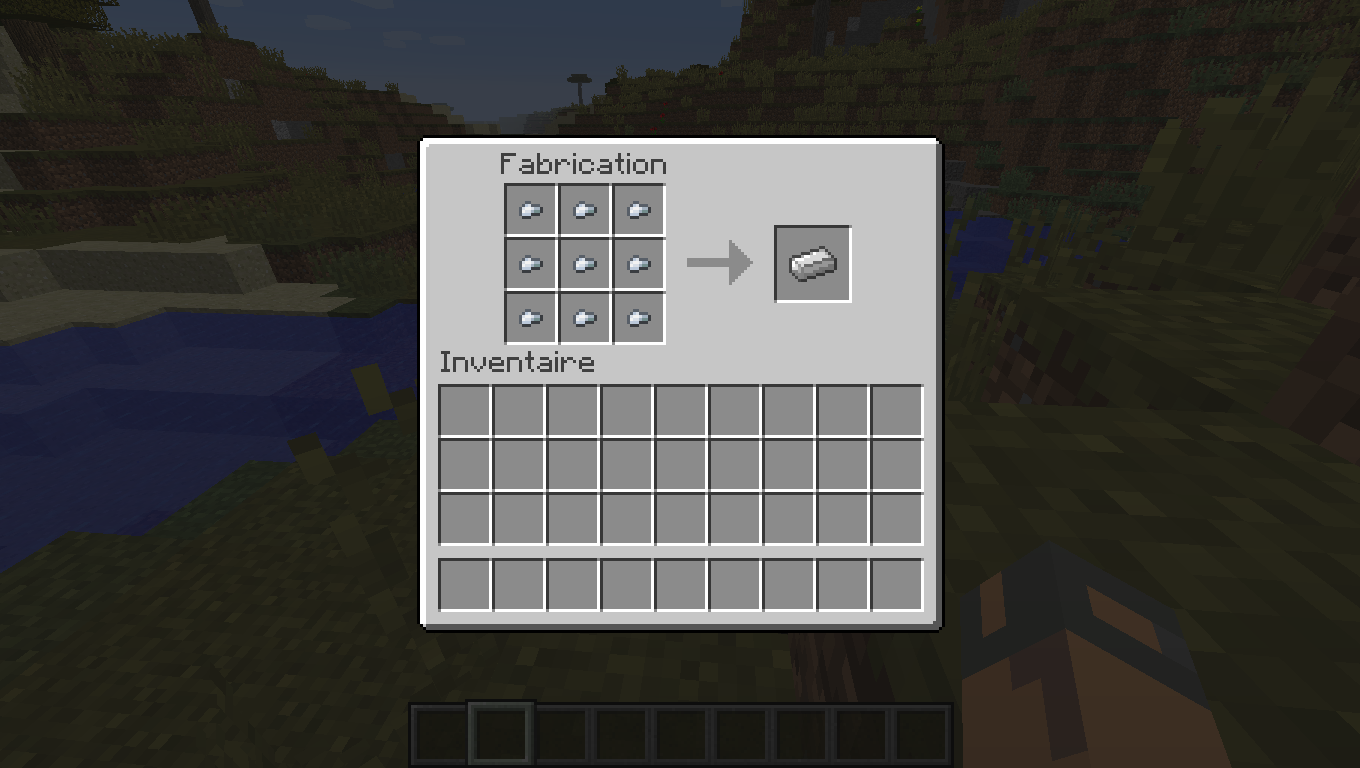Click the arrow between grid and result
Viewport: 1360px width, 768px height.
coord(720,262)
